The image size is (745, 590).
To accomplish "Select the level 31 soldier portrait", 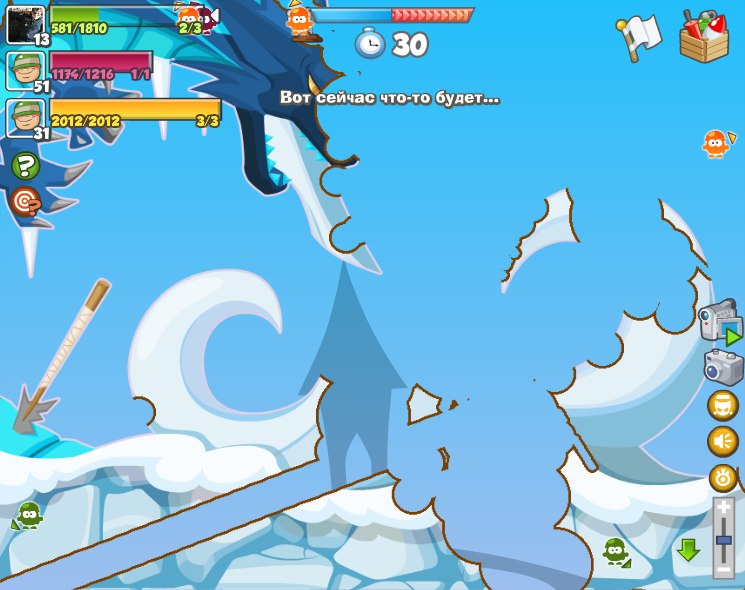I will click(23, 117).
